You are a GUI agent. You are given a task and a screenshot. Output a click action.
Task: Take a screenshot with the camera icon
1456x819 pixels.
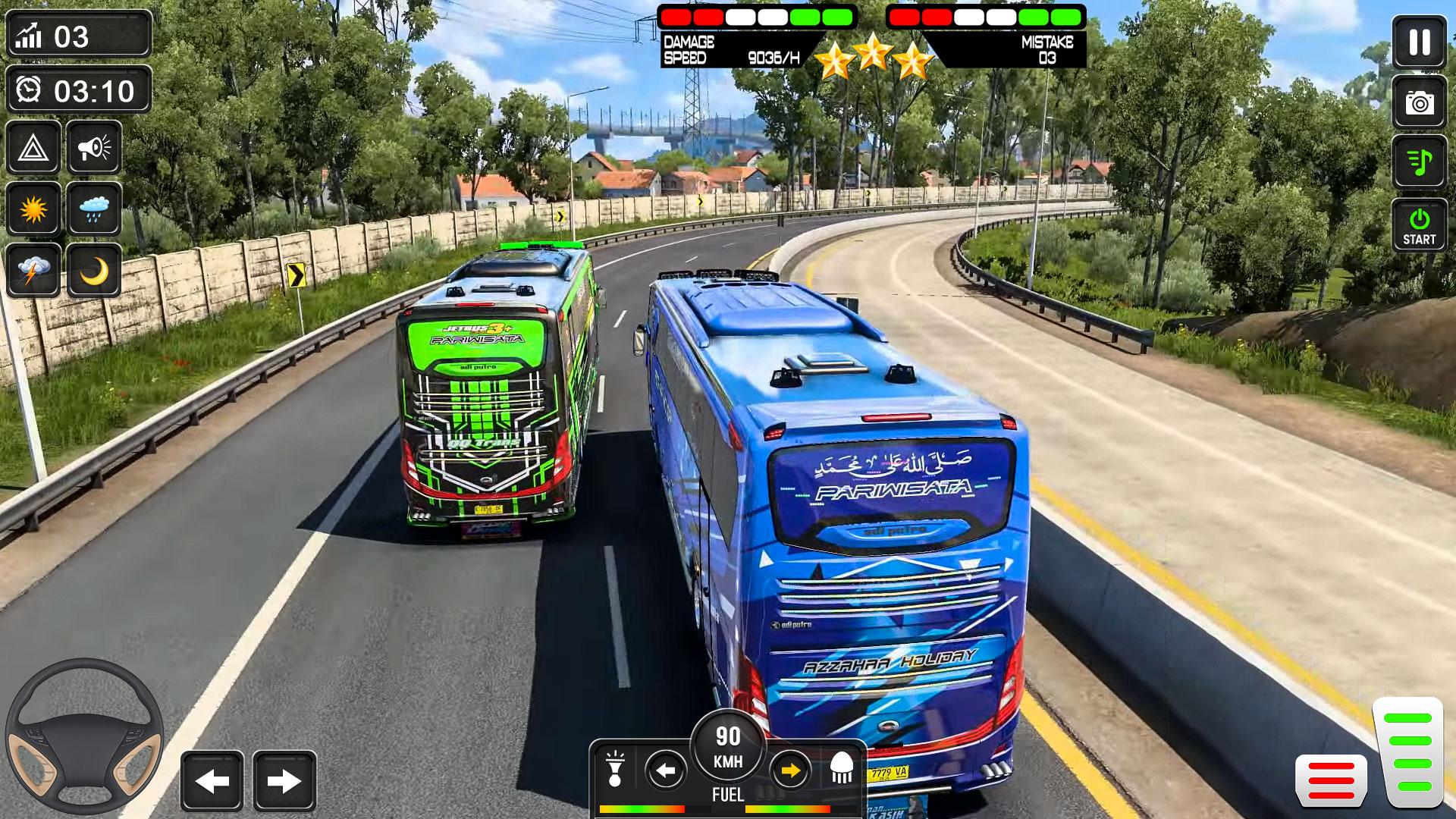pos(1419,102)
